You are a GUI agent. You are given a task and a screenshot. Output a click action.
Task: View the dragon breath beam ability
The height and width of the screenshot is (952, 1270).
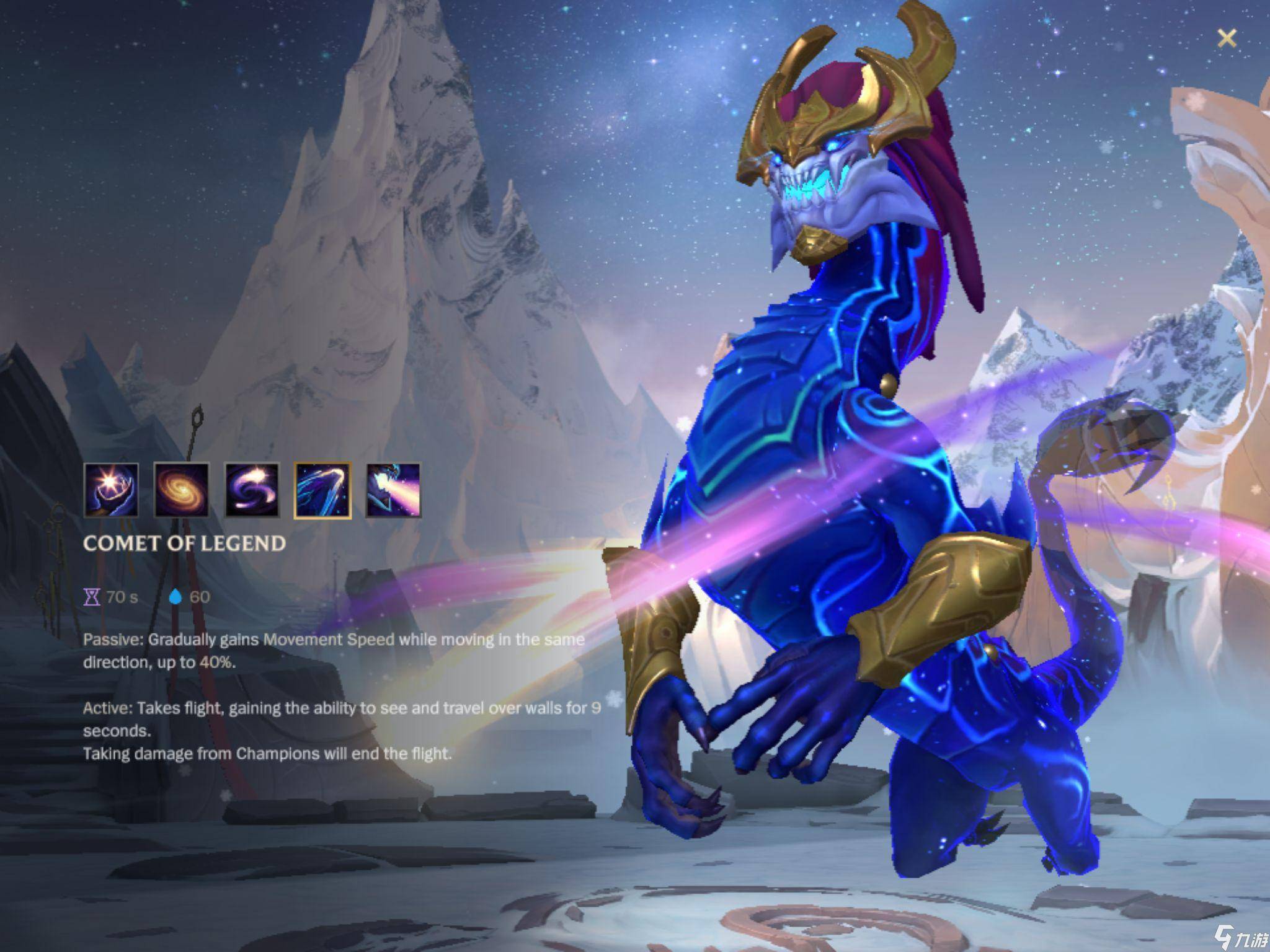393,490
